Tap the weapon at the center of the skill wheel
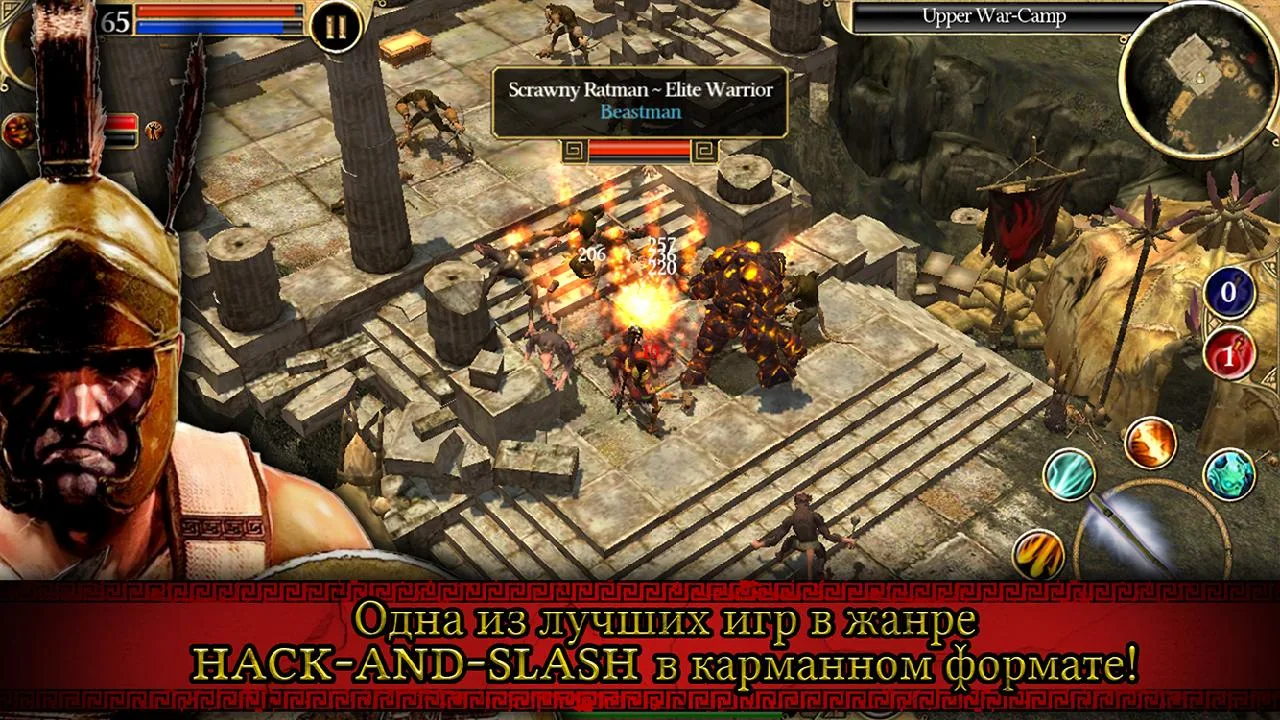This screenshot has width=1280, height=720. (1135, 530)
